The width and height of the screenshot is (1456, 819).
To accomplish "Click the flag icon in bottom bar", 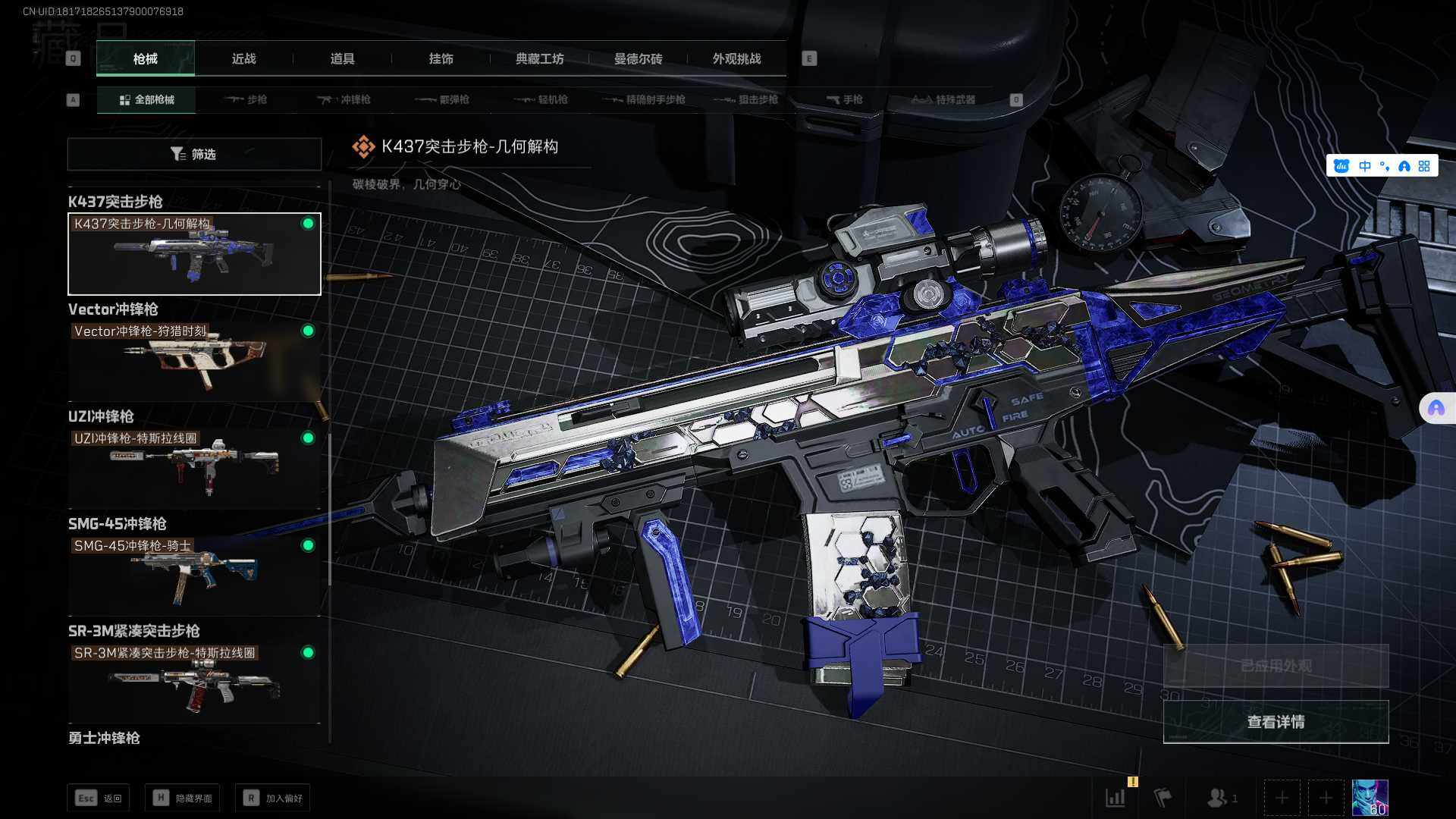I will click(x=1163, y=798).
